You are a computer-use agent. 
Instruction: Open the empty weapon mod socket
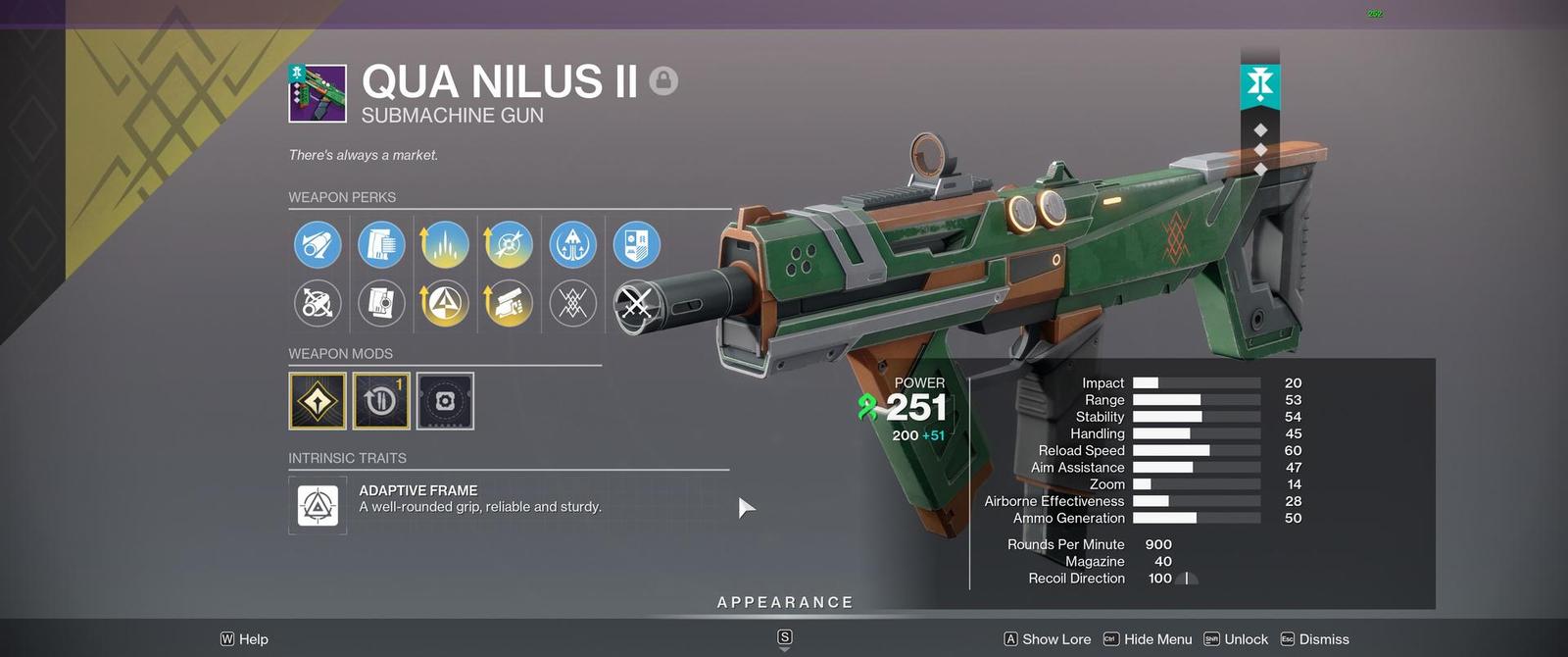click(x=445, y=401)
